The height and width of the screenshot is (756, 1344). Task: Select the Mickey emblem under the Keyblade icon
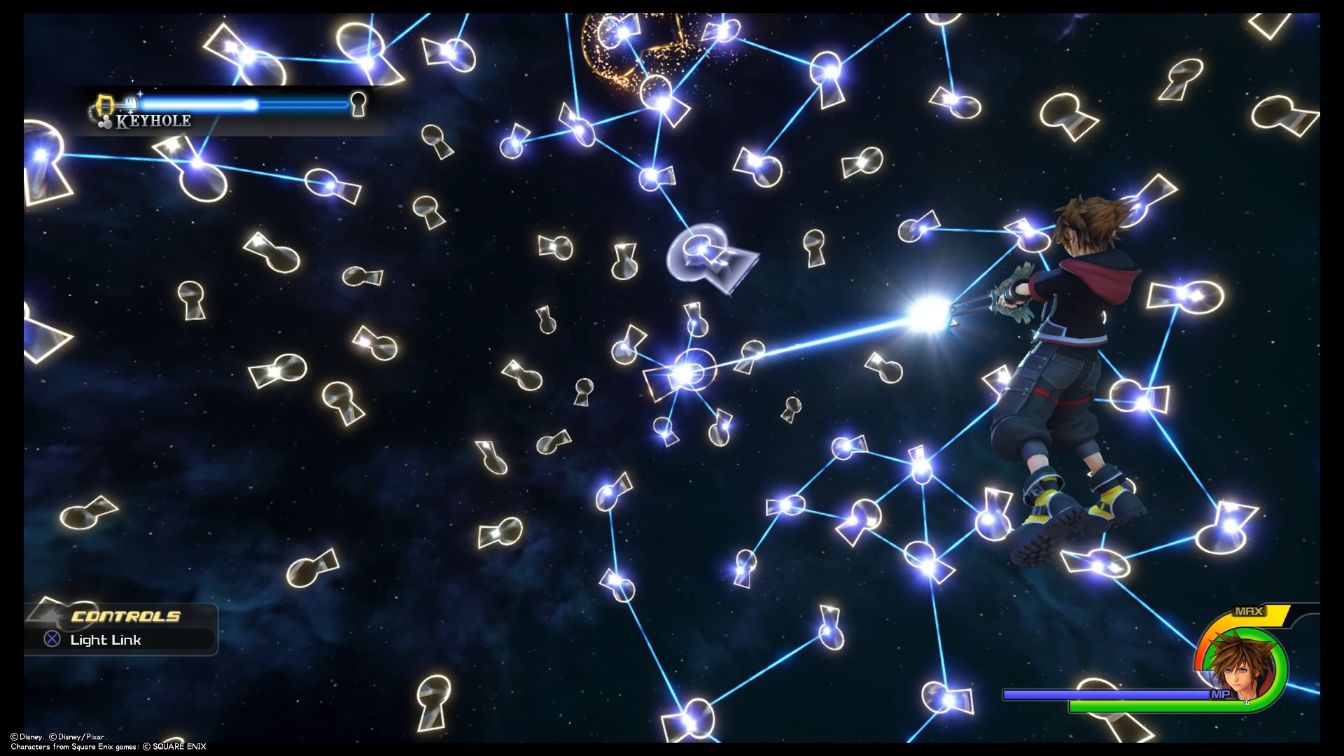(x=106, y=121)
